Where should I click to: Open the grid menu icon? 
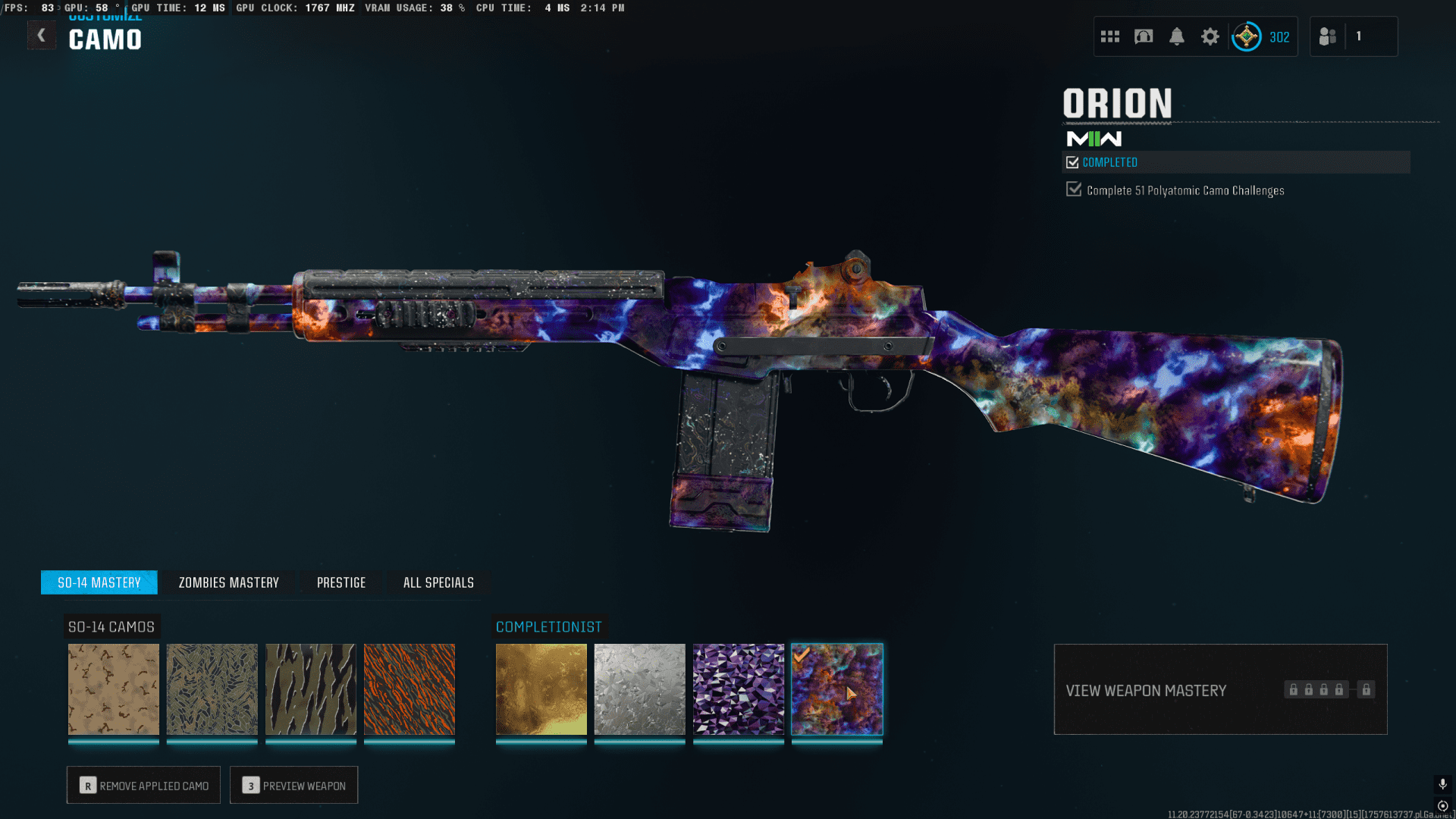[x=1110, y=36]
